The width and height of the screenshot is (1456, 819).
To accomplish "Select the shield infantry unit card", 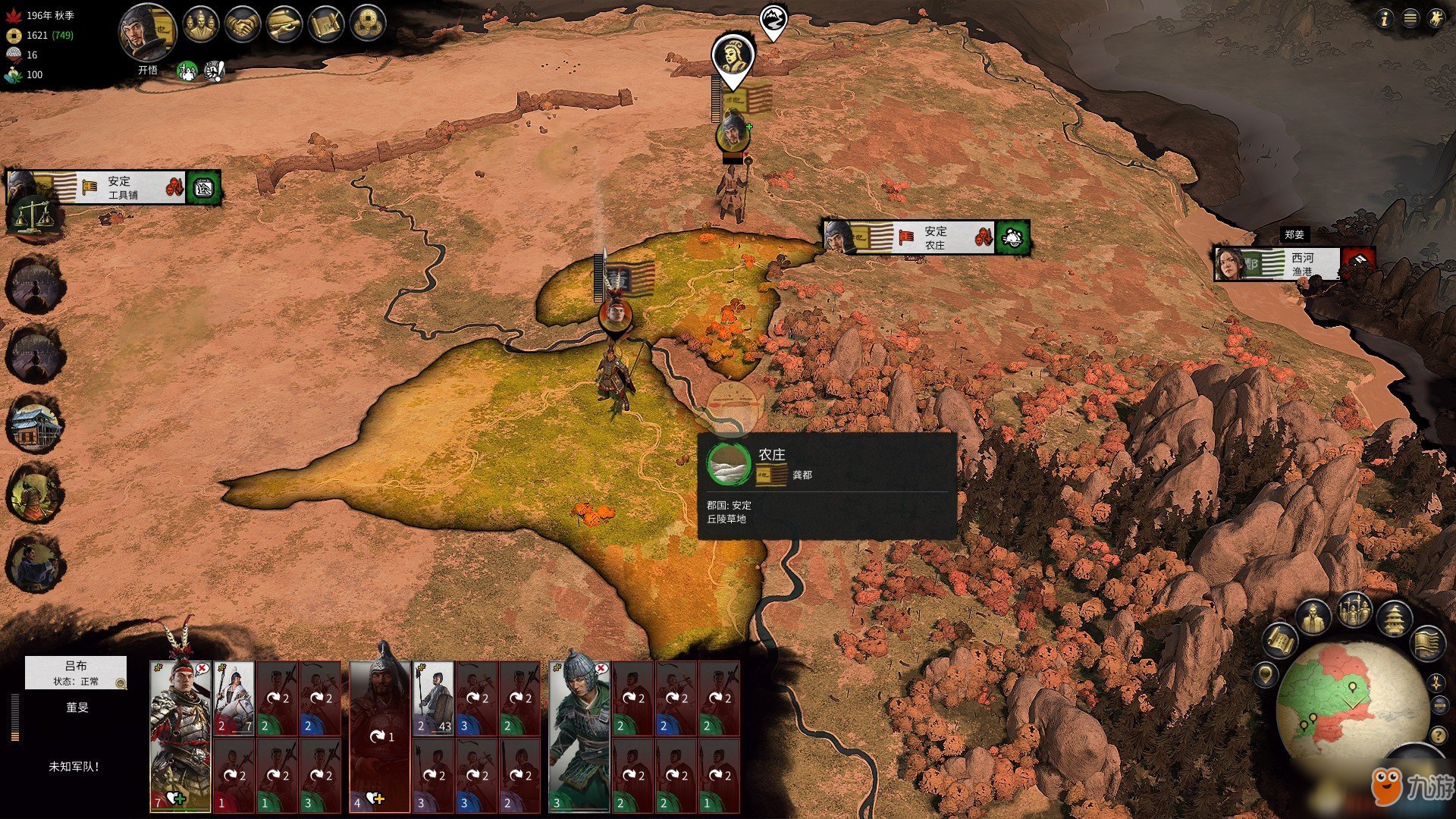I will [434, 698].
